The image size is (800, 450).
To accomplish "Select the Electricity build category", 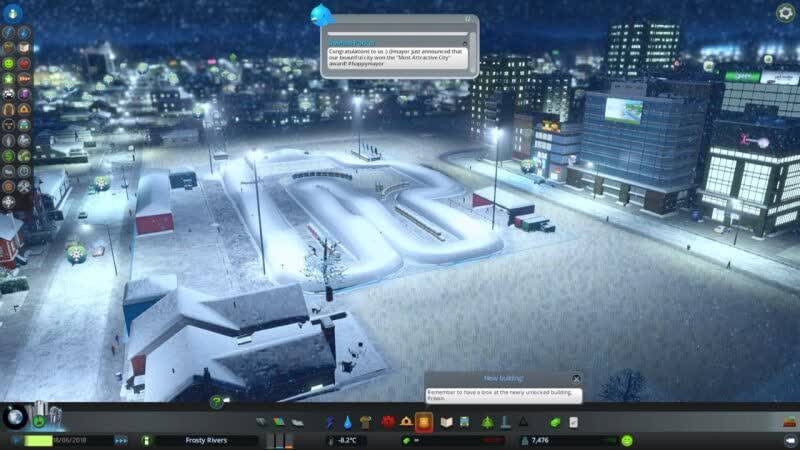I will (x=331, y=422).
